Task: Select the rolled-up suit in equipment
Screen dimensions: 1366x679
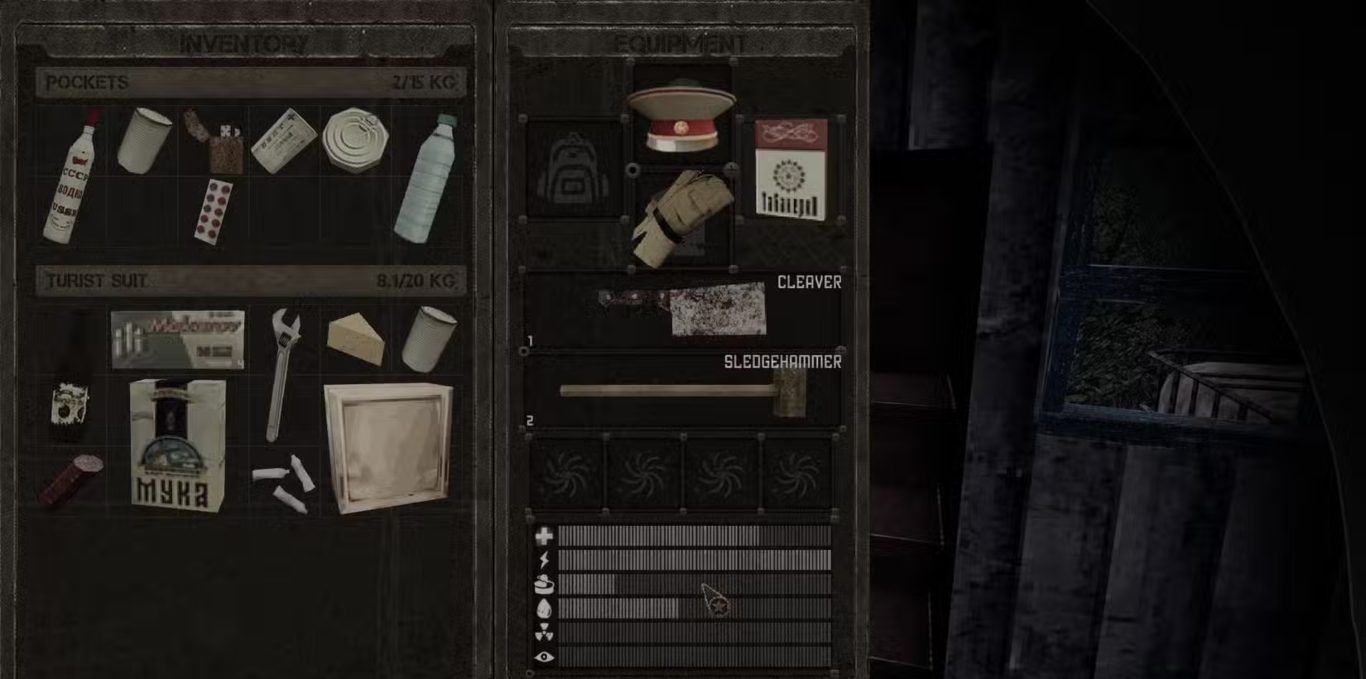Action: 682,217
